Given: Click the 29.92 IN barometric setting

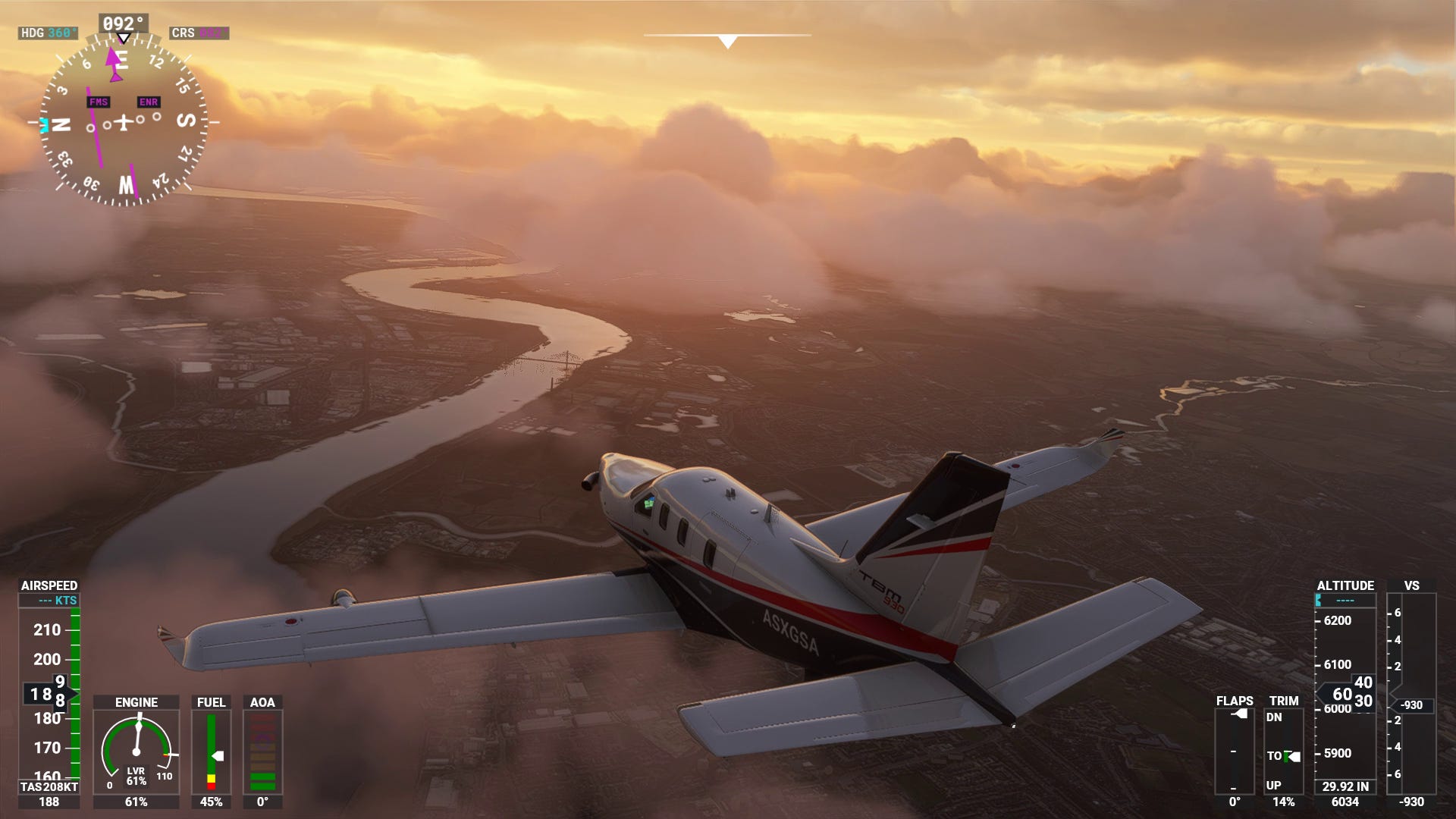Looking at the screenshot, I should coord(1346,785).
